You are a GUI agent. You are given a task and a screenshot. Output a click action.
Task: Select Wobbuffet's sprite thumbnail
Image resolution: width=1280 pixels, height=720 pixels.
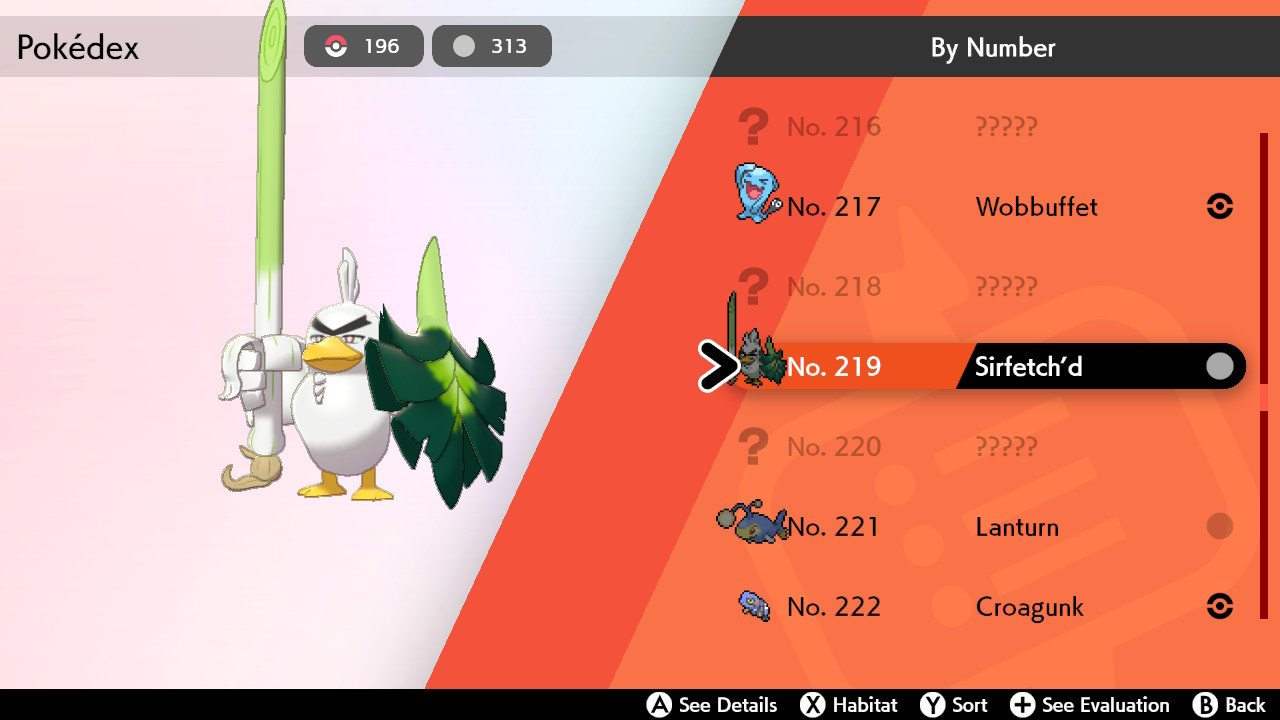(x=755, y=196)
